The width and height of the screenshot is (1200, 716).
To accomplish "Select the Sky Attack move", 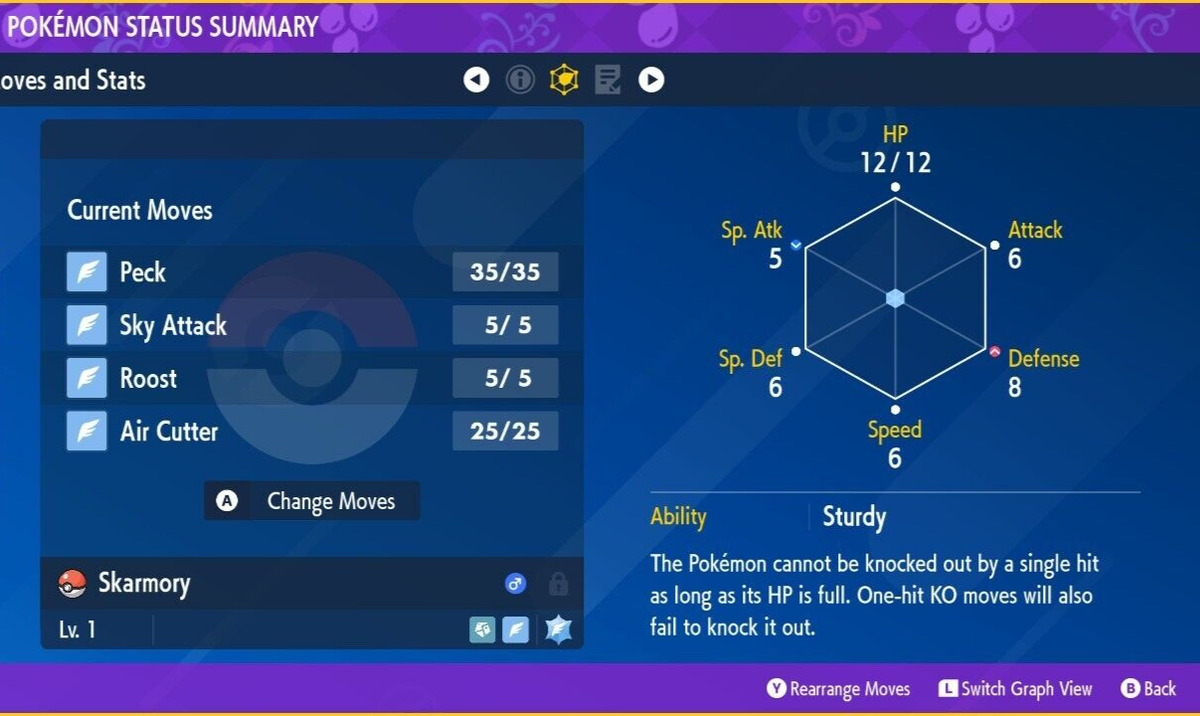I will [x=311, y=325].
